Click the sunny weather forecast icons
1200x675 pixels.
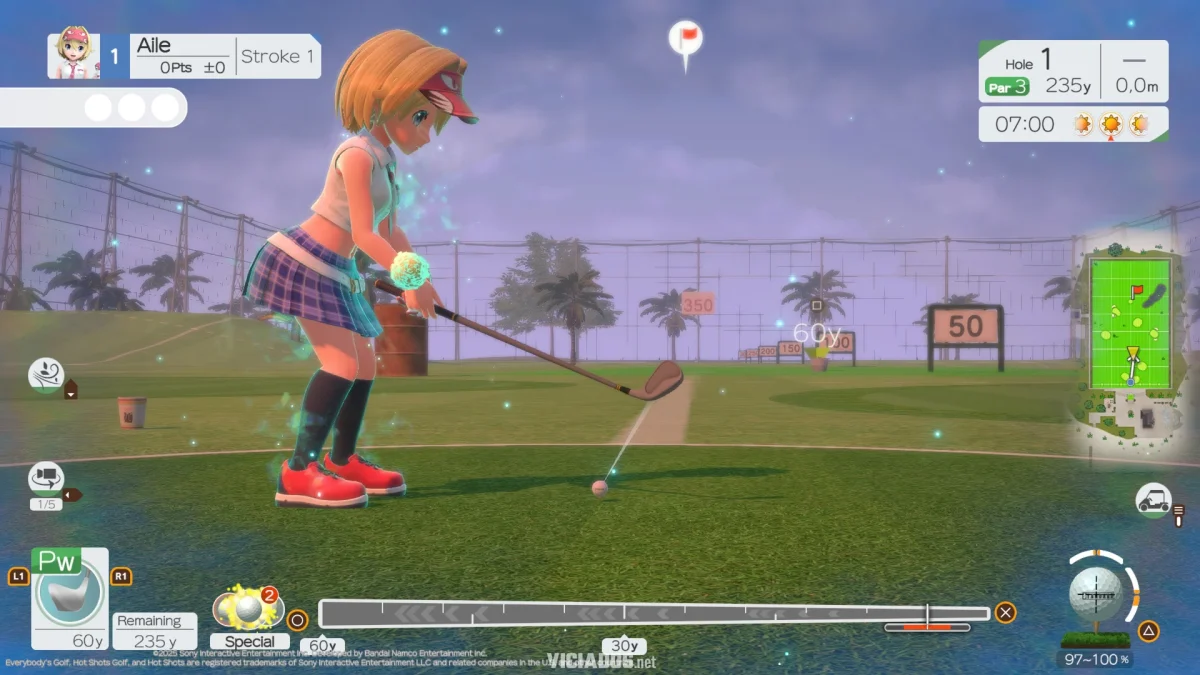point(1110,124)
